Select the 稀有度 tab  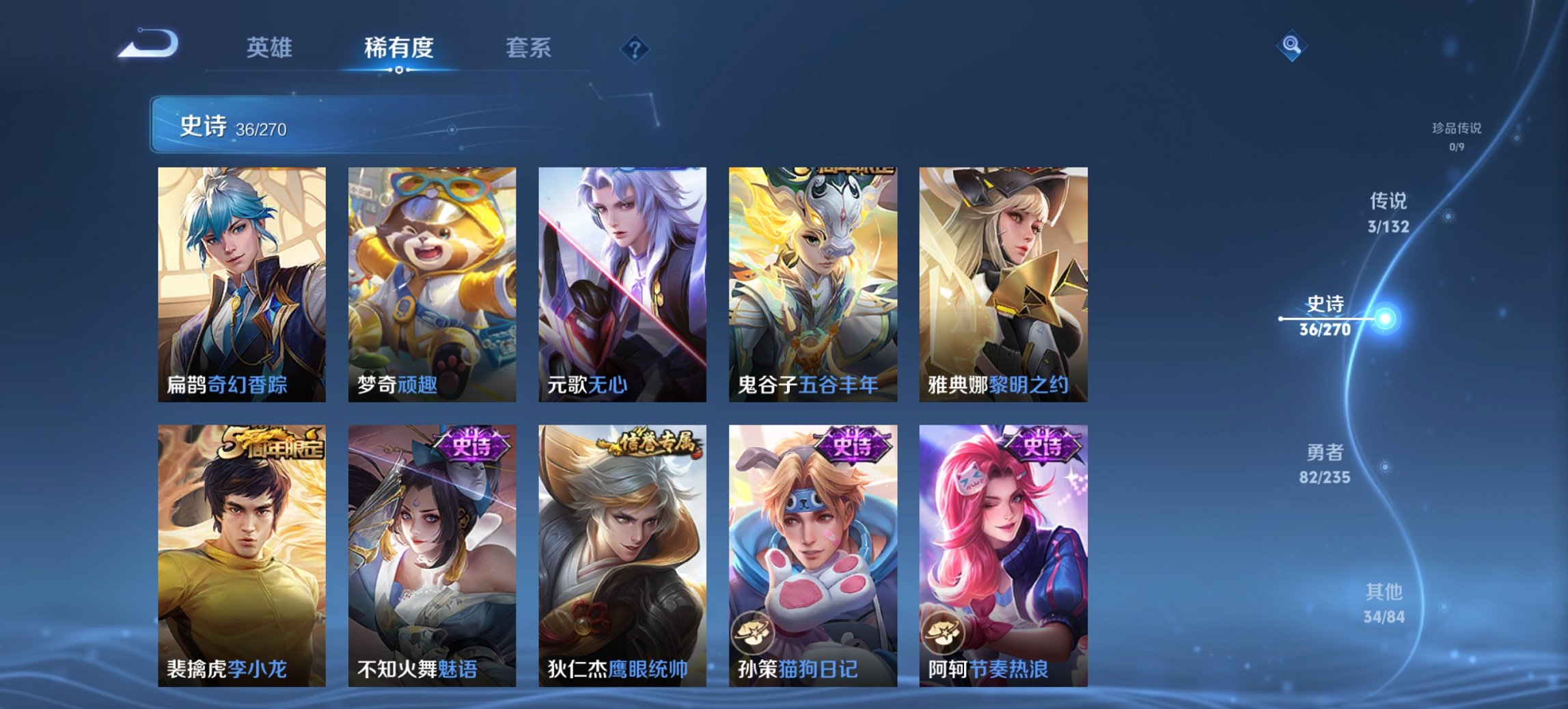click(x=398, y=48)
